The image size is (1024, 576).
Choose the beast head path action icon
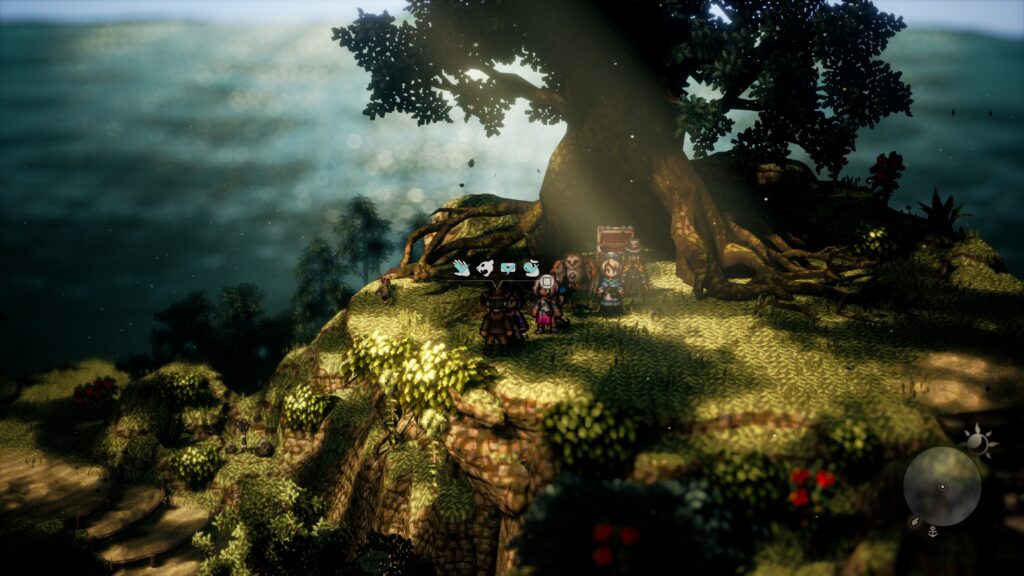(x=485, y=268)
